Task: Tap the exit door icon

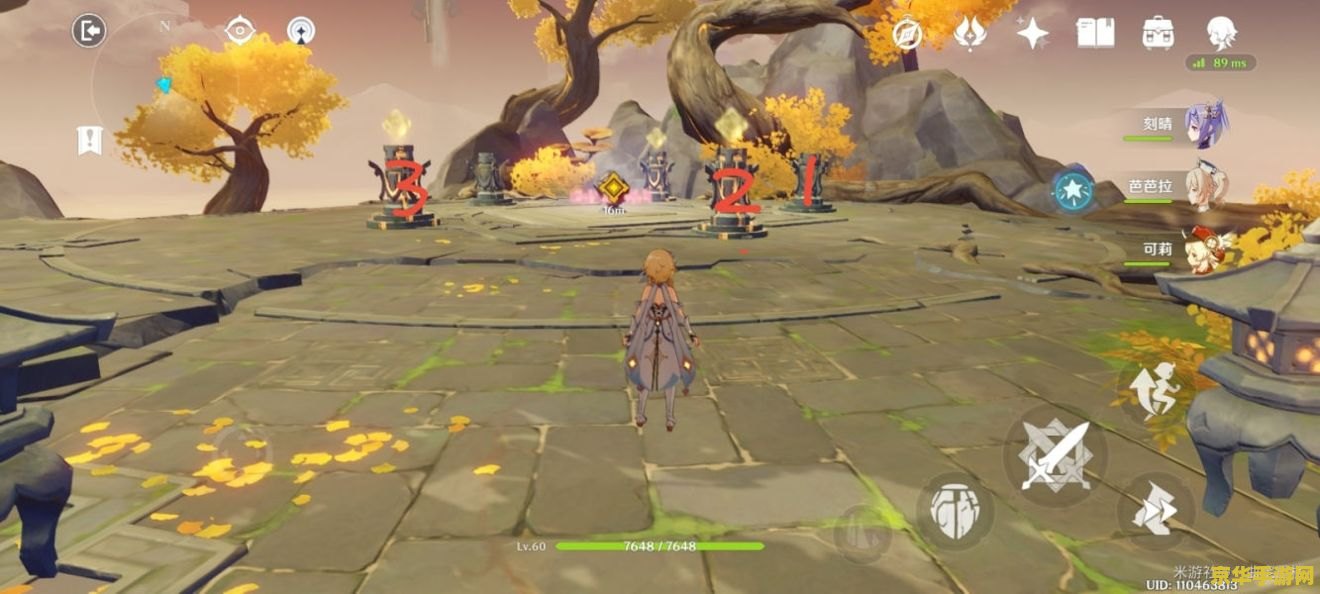Action: point(89,31)
